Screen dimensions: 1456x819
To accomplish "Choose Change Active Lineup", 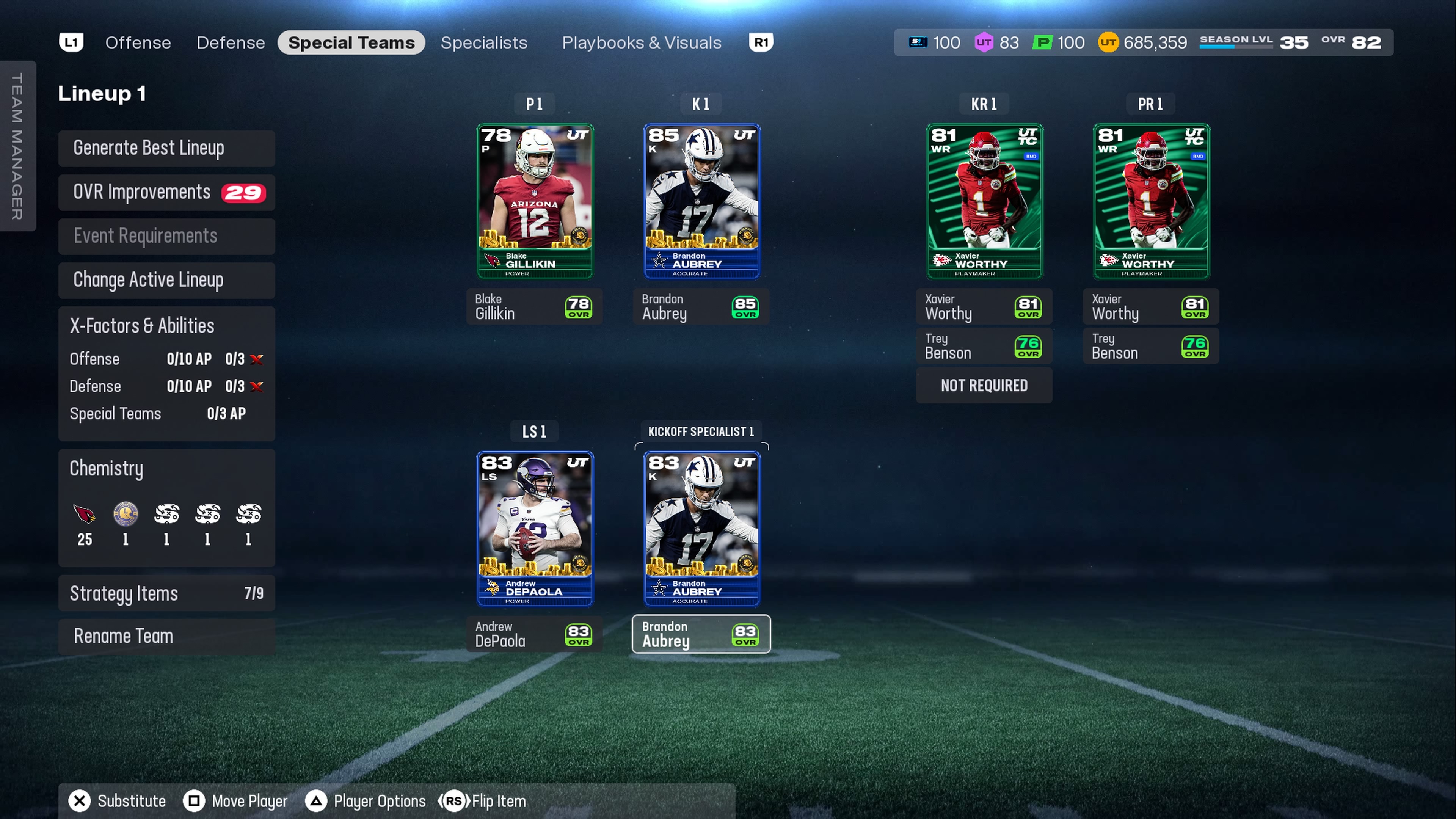I will [166, 280].
